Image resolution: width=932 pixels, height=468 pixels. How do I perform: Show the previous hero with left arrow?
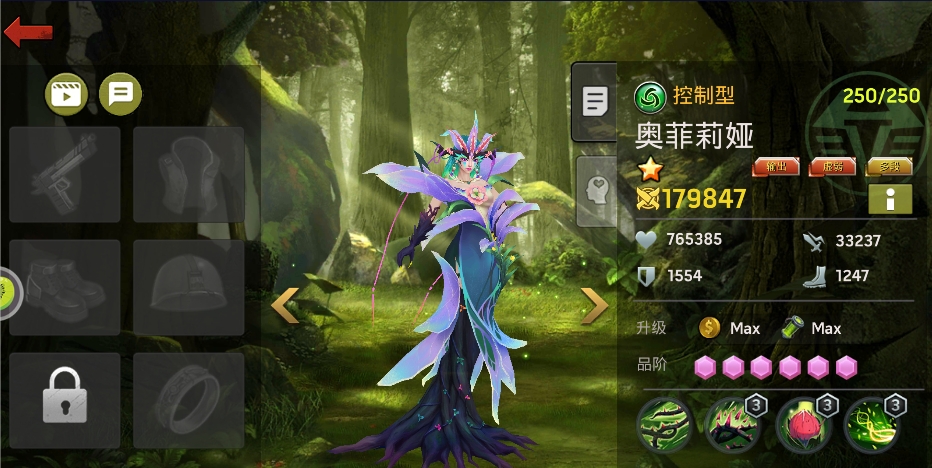coord(286,306)
